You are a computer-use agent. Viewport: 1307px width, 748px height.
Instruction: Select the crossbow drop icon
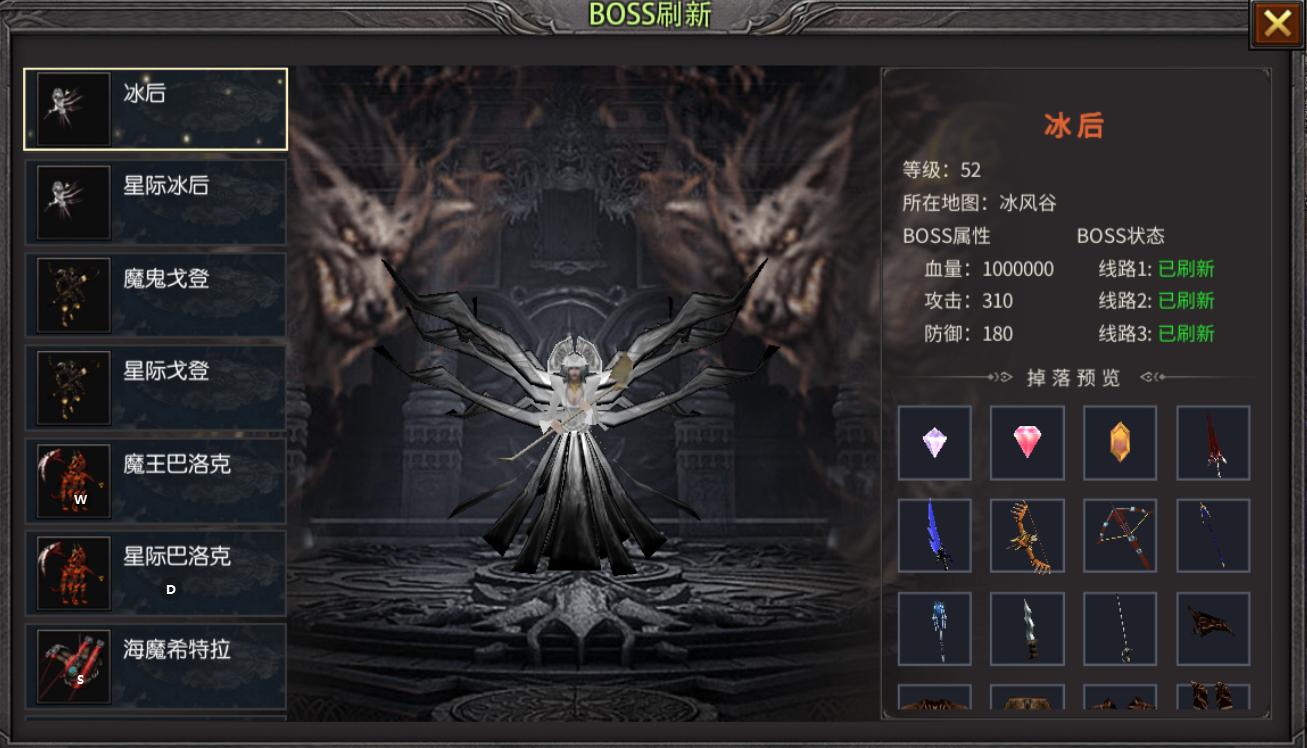[1120, 535]
